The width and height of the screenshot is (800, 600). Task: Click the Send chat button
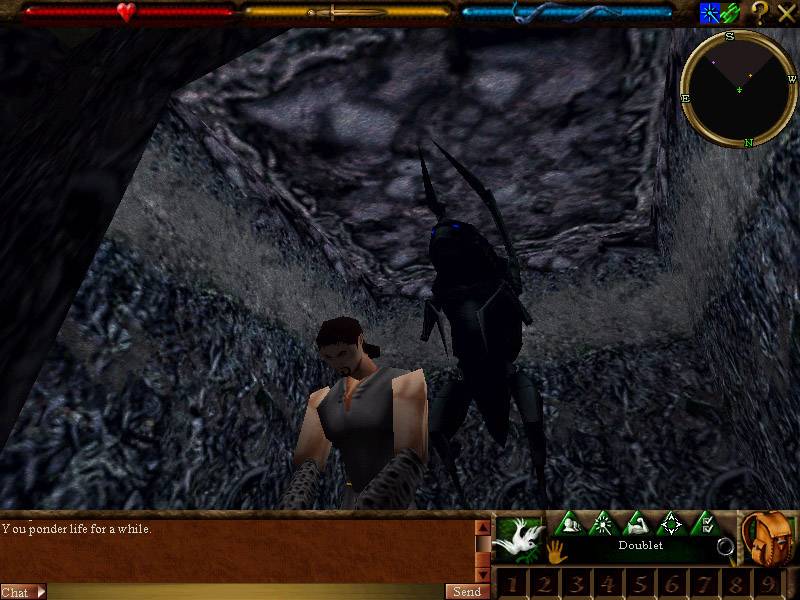467,591
